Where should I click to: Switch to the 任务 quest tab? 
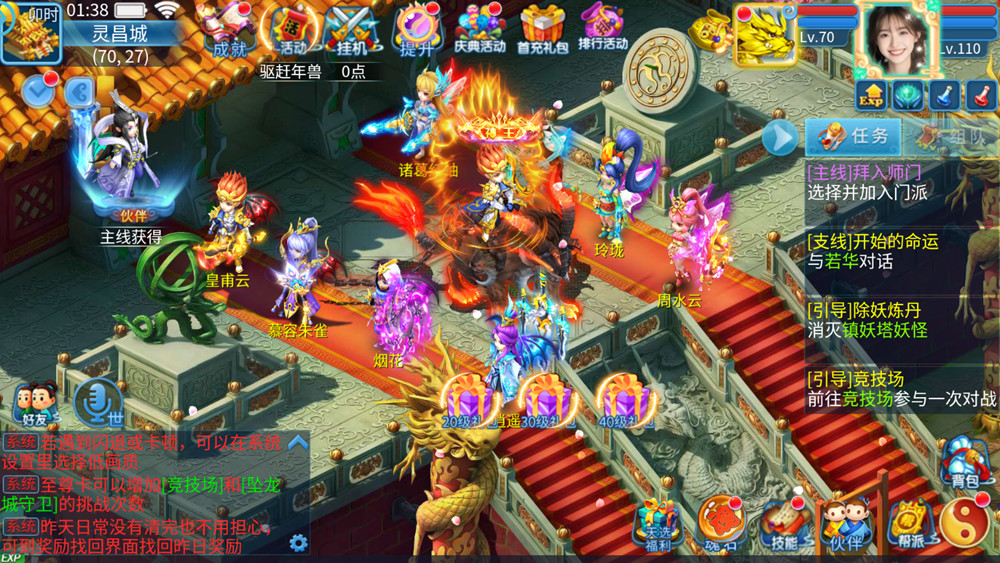click(x=855, y=136)
